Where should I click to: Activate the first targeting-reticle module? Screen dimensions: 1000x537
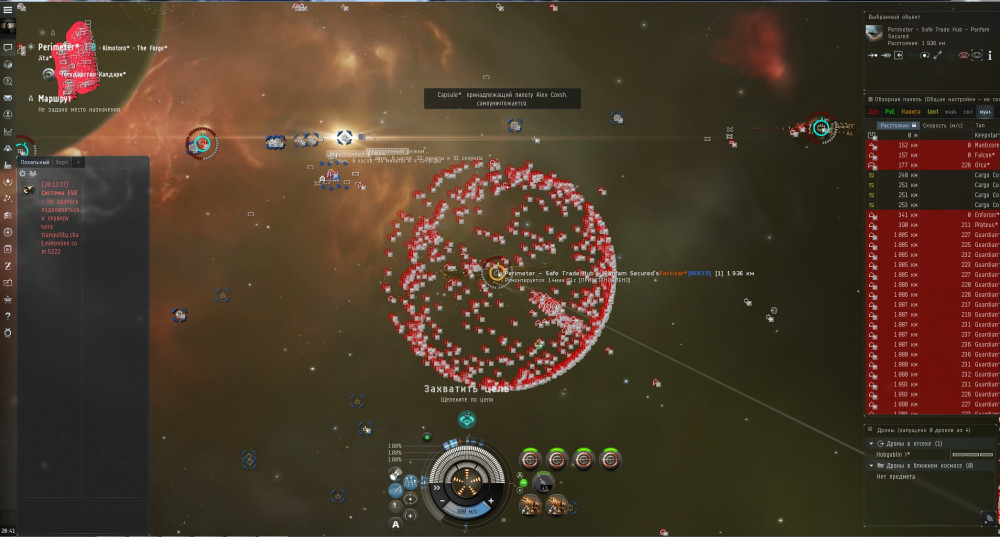point(532,460)
